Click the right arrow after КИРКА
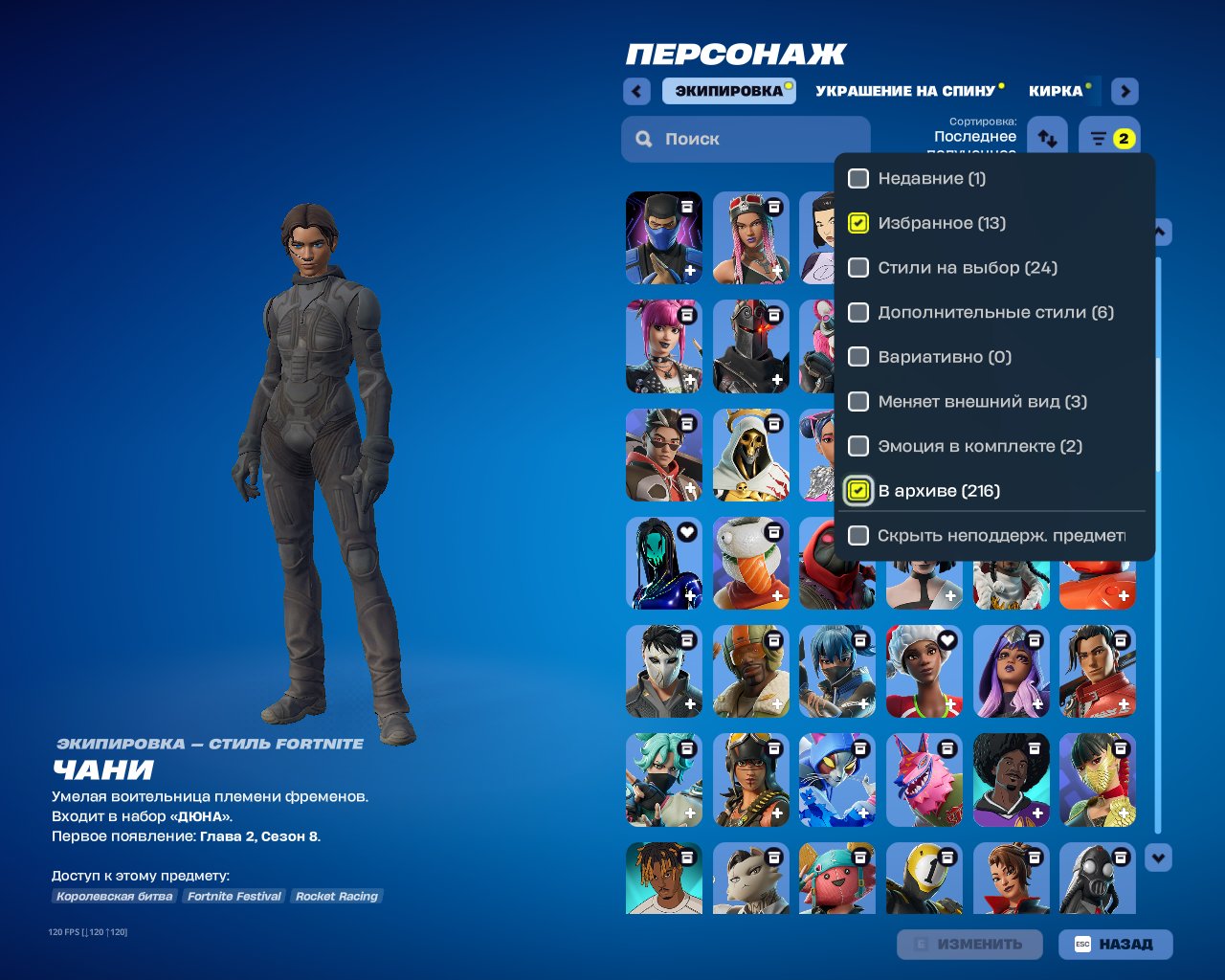 1124,91
